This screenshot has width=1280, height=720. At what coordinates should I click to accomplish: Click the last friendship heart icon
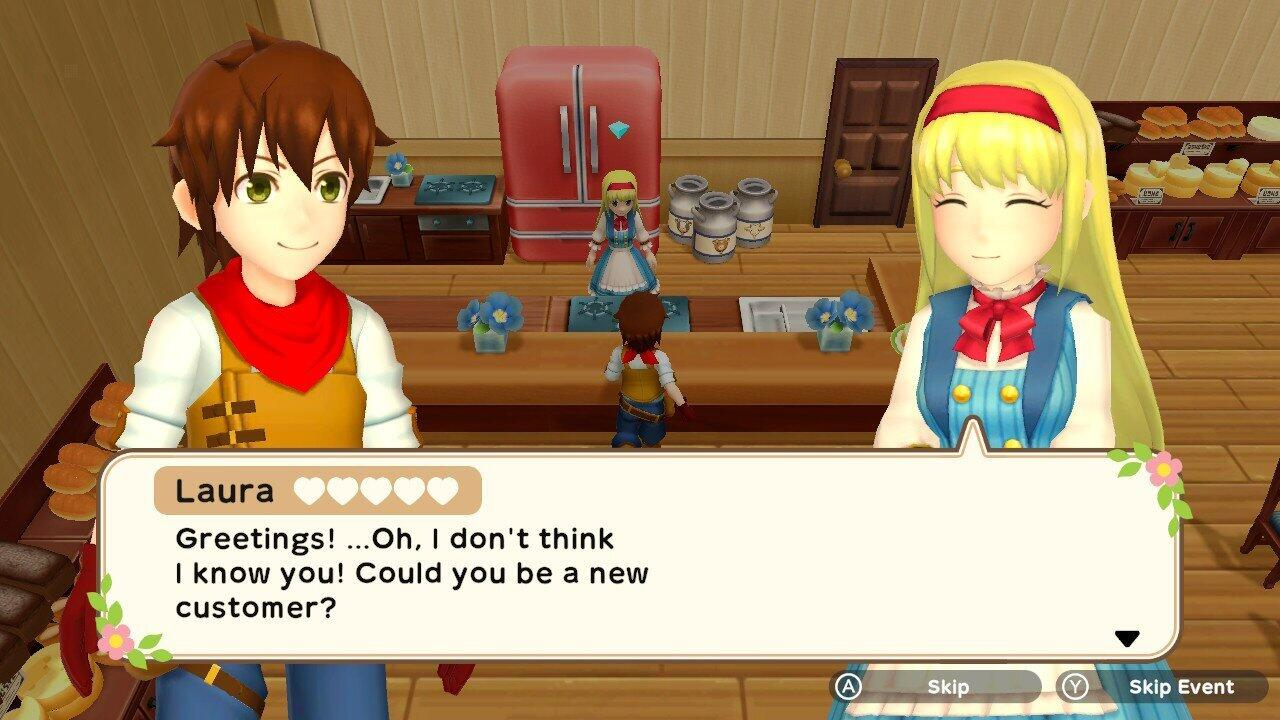tap(441, 490)
